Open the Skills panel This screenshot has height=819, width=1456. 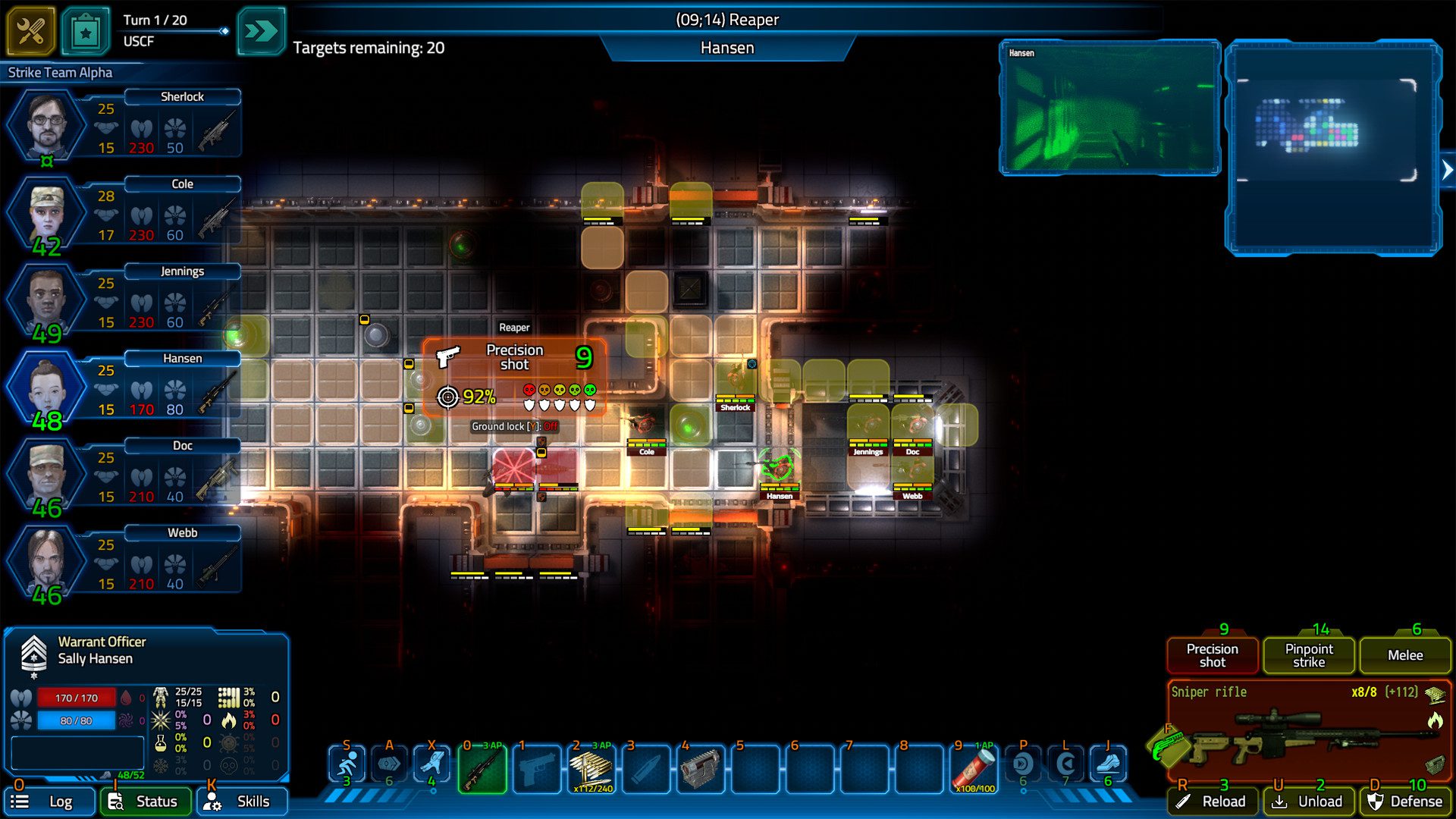pos(242,802)
